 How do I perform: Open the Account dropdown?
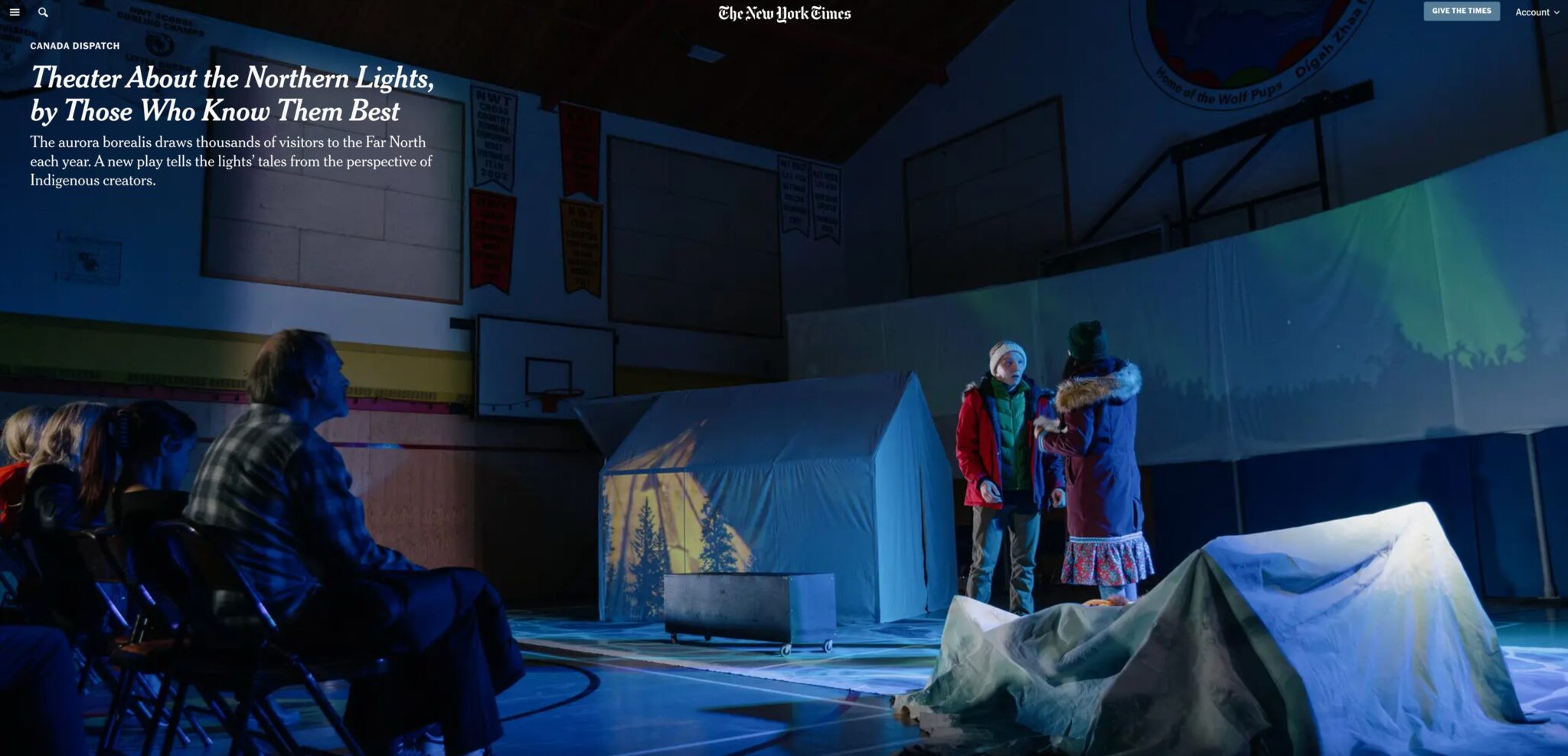pos(1537,12)
